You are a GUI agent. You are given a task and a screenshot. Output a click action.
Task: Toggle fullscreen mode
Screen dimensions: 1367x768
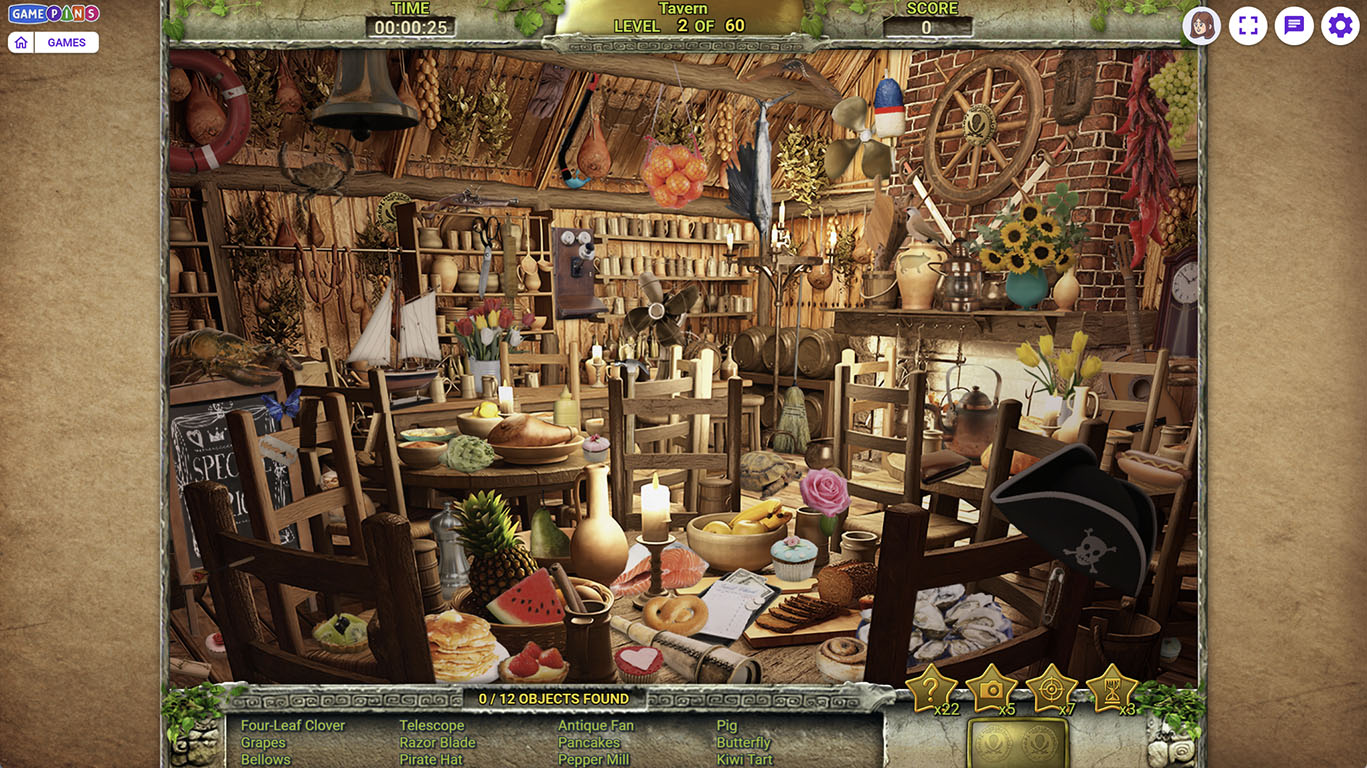(x=1248, y=26)
